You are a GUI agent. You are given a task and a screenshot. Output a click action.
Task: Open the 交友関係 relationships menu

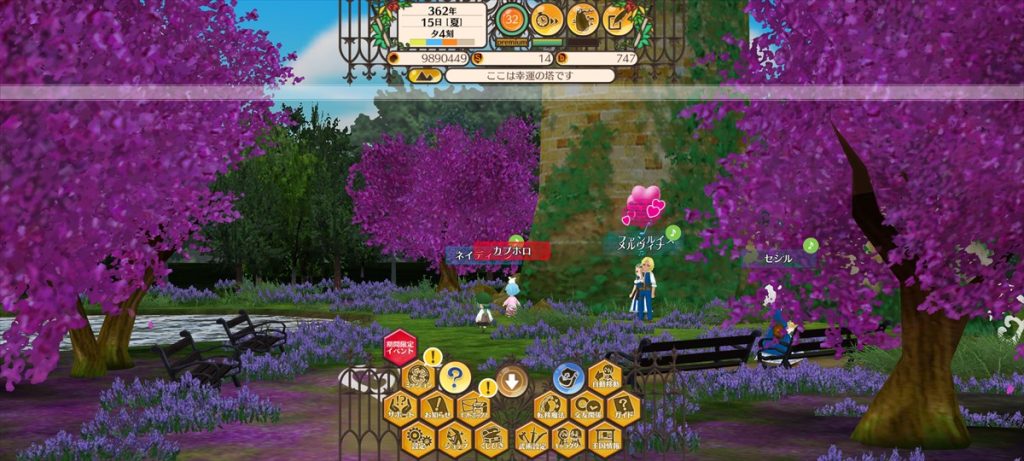[586, 408]
